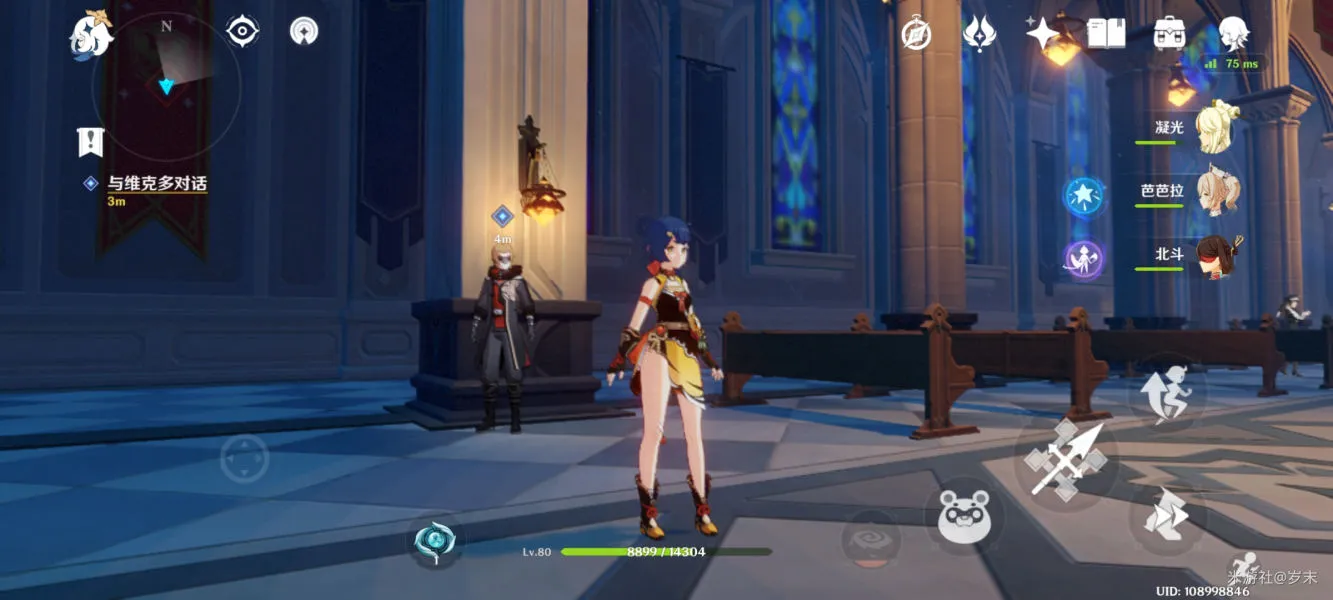This screenshot has height=600, width=1333.
Task: Activate the eye-shaped elemental sight icon
Action: (x=242, y=32)
